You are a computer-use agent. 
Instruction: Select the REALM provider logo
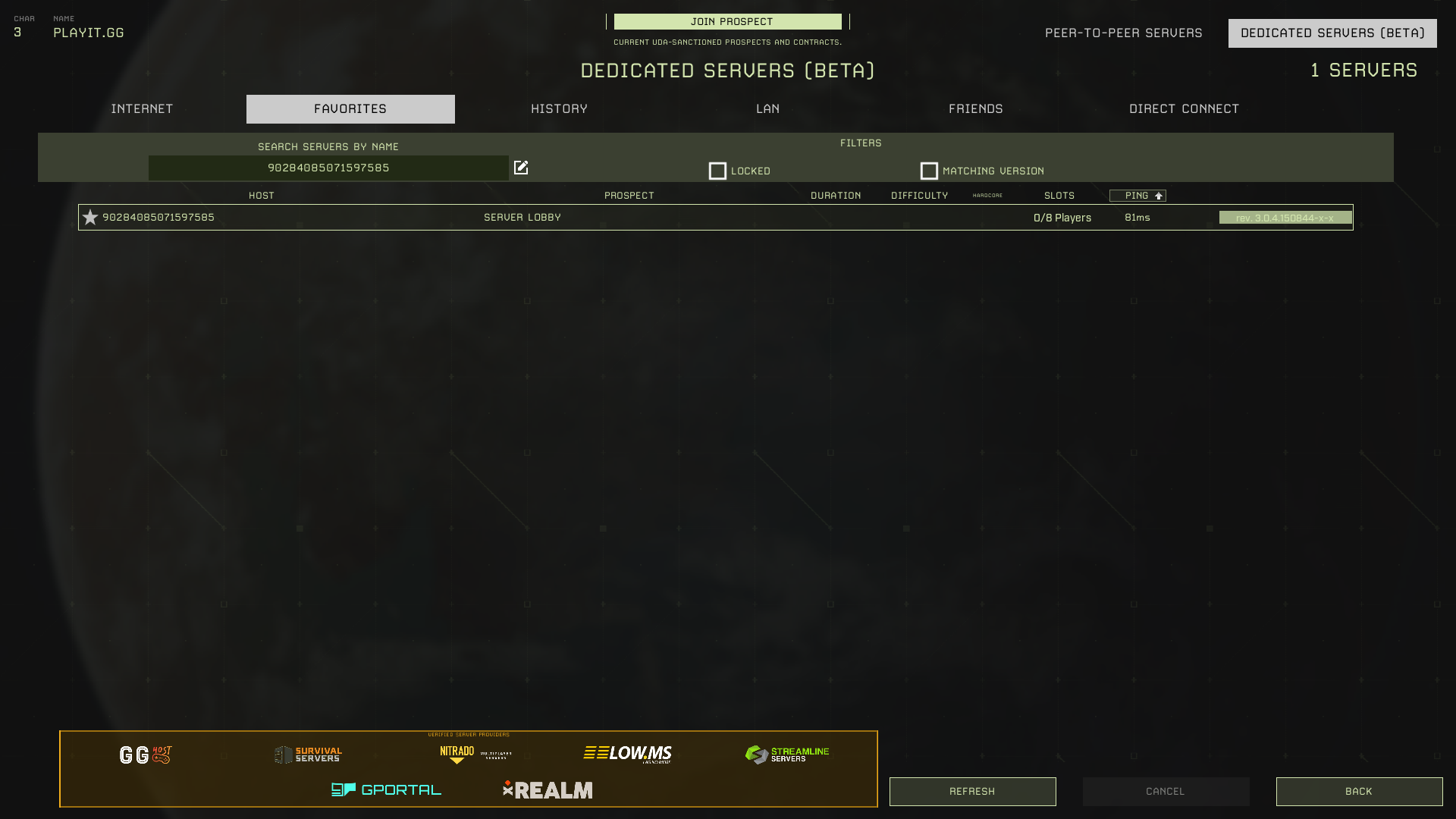coord(548,789)
